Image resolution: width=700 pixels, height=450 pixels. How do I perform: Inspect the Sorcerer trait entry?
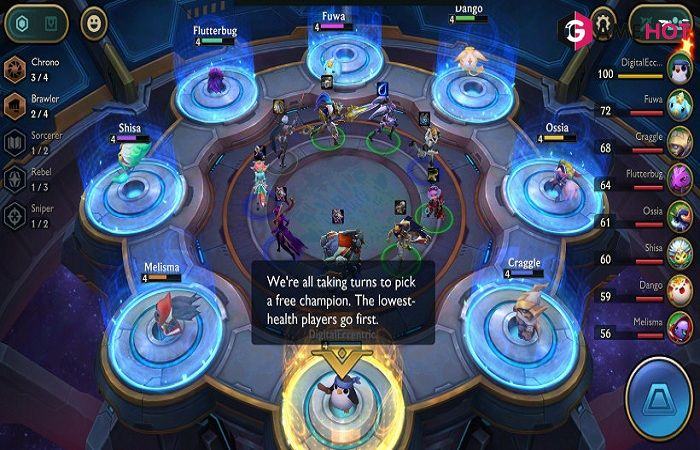pyautogui.click(x=16, y=142)
